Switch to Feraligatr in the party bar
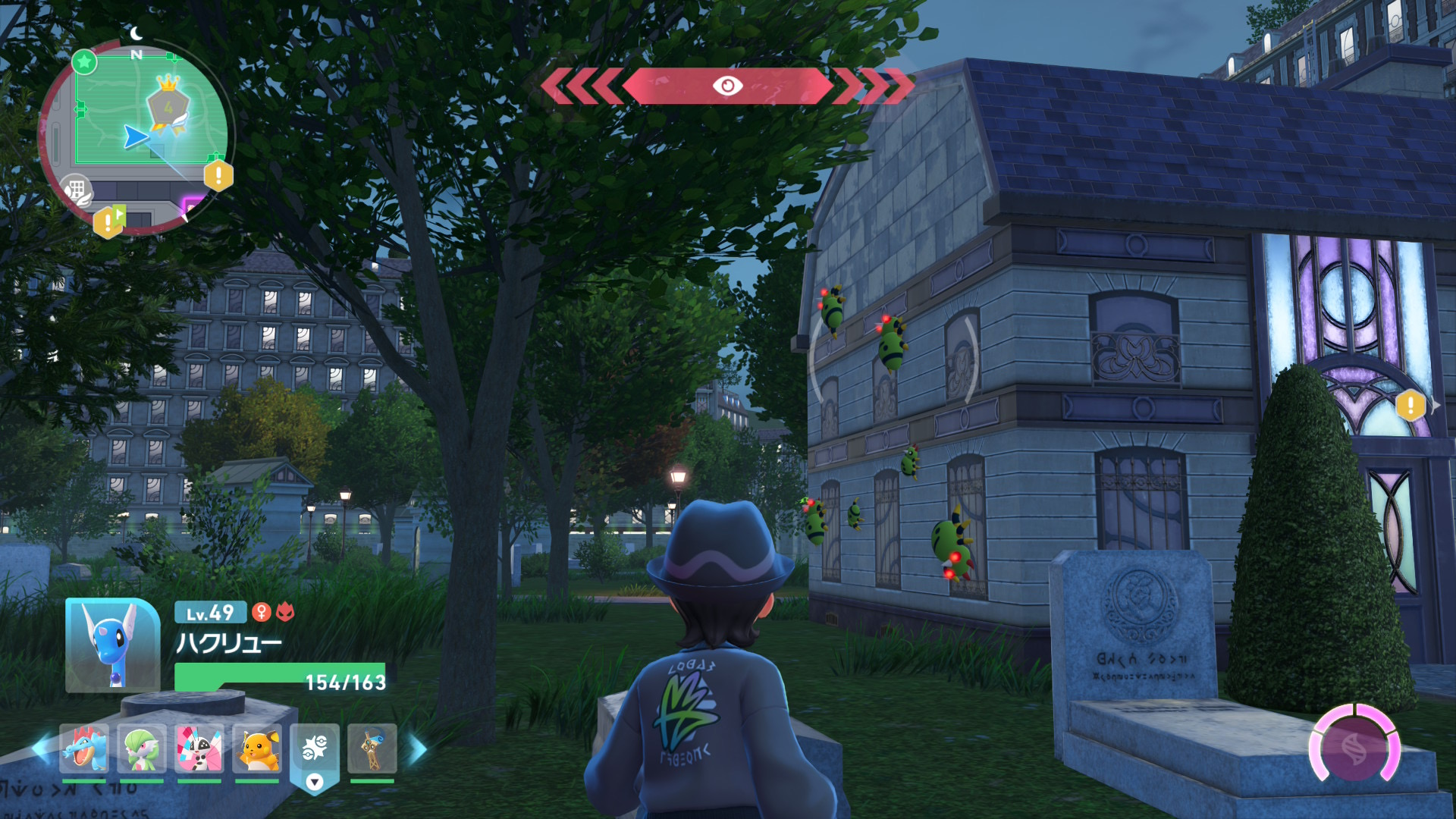Screen dimensions: 1456x819 (84, 748)
